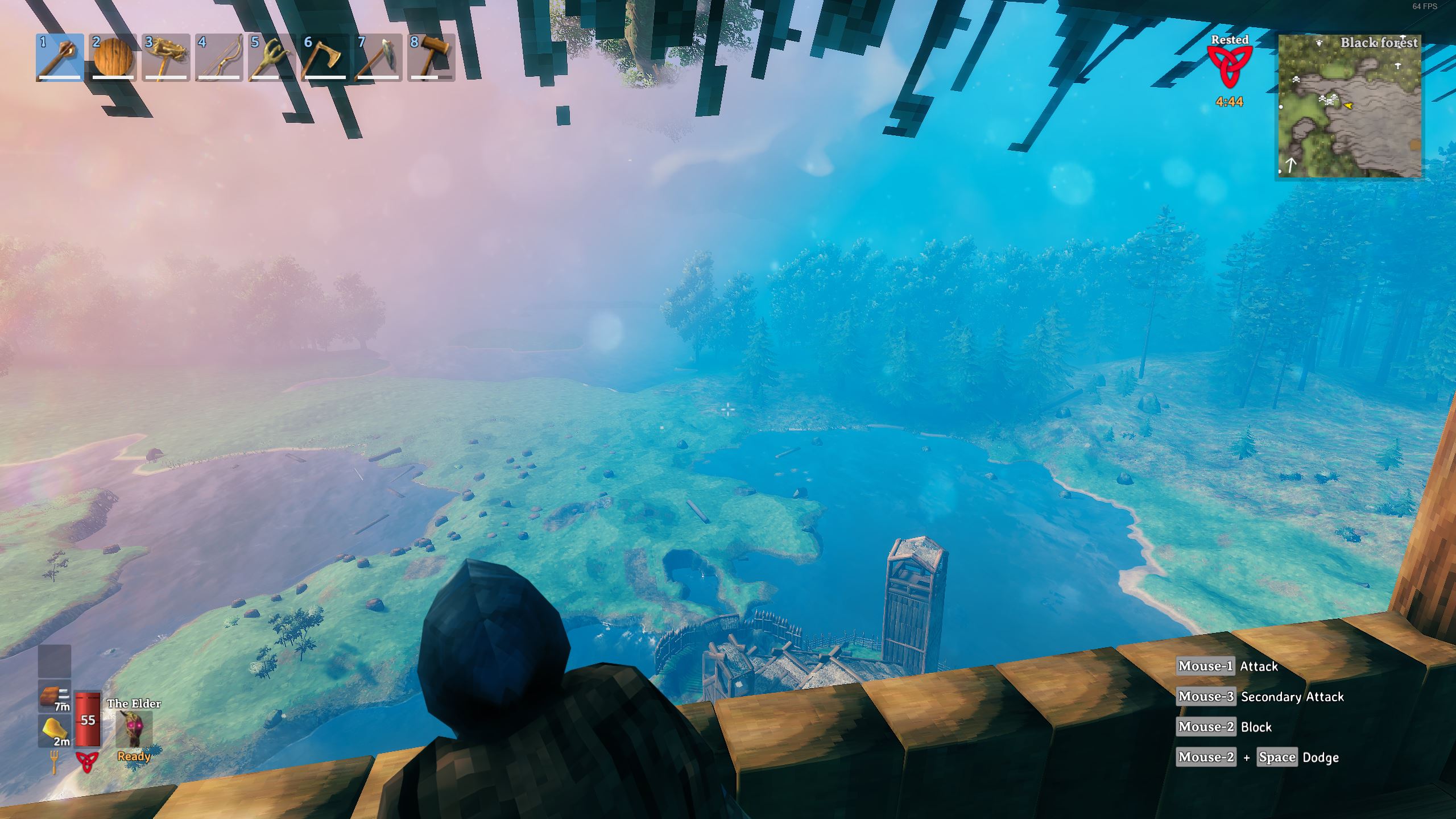
Task: Equip the round wooden shield
Action: (x=113, y=57)
